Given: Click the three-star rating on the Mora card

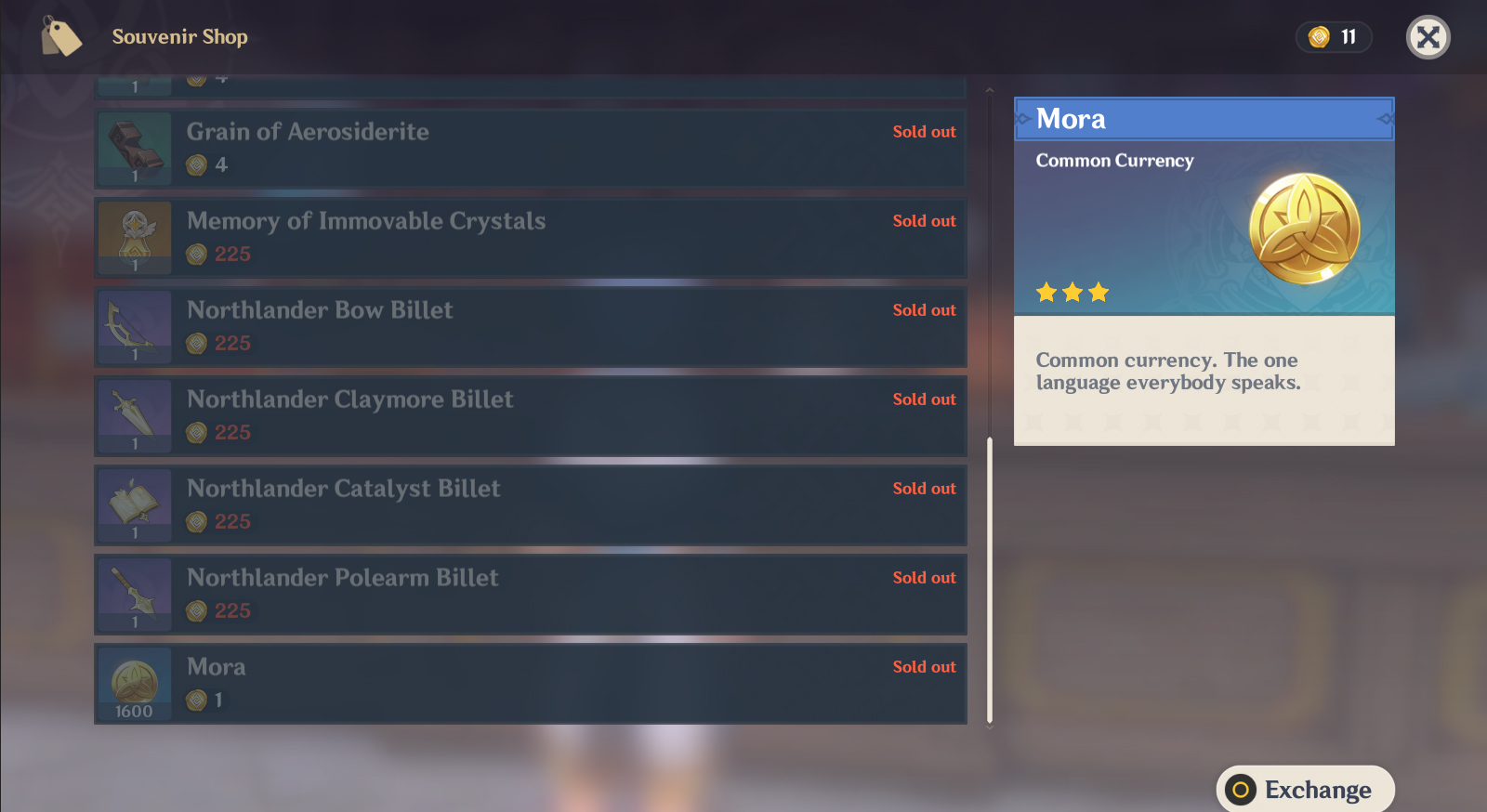Looking at the screenshot, I should point(1072,292).
